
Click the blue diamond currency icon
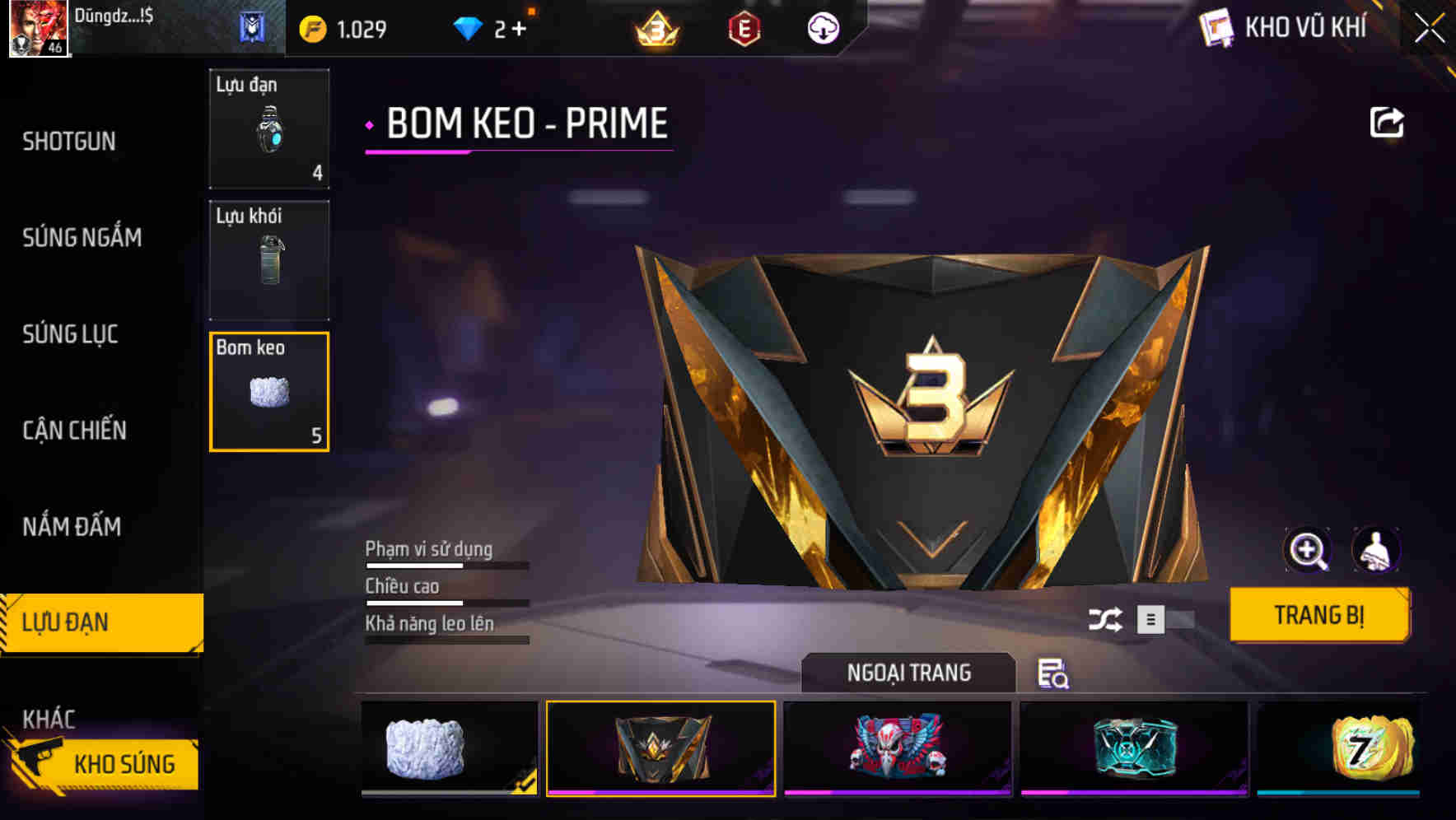click(469, 27)
